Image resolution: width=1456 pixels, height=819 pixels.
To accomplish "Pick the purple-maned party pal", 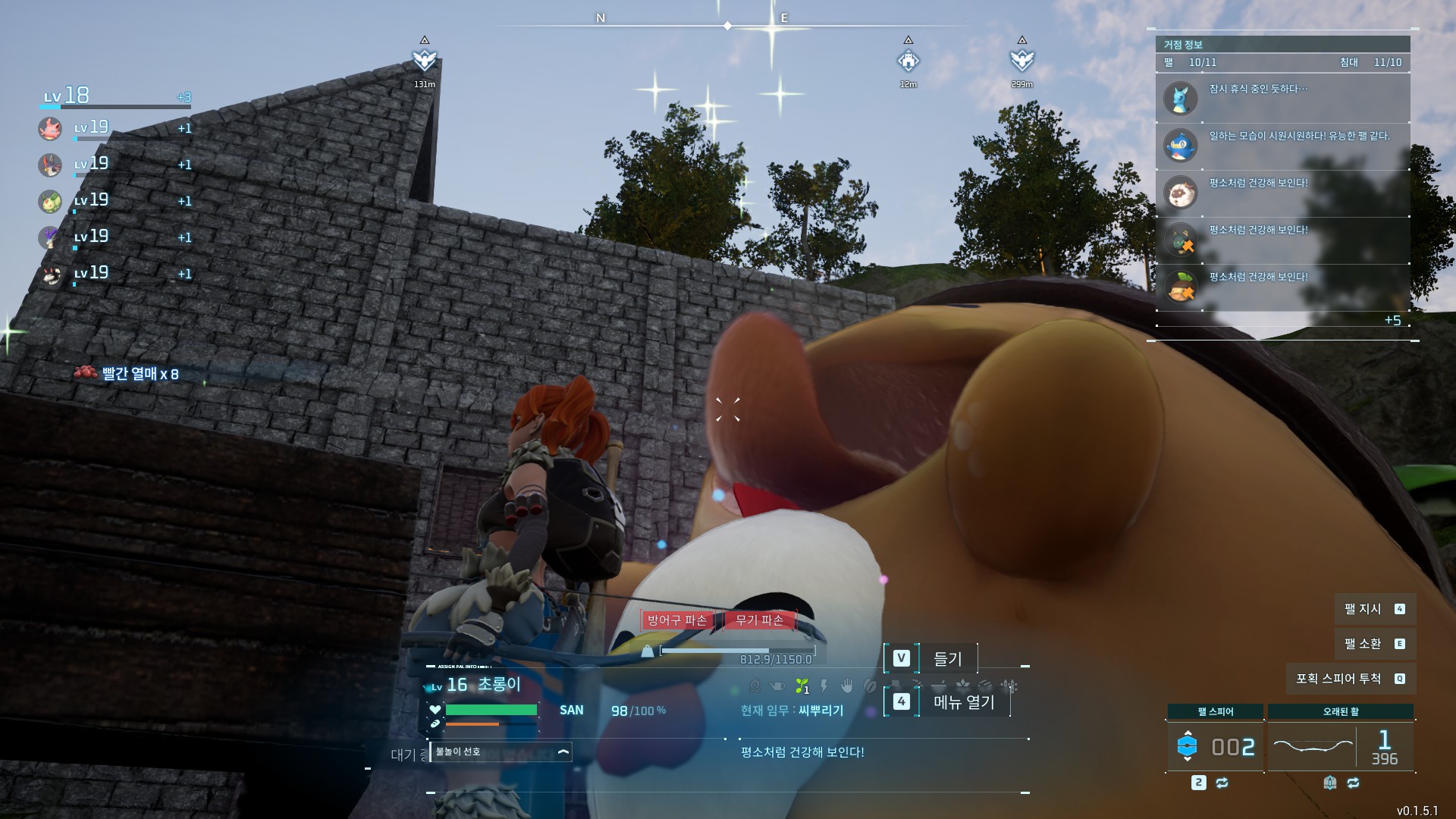I will click(50, 237).
